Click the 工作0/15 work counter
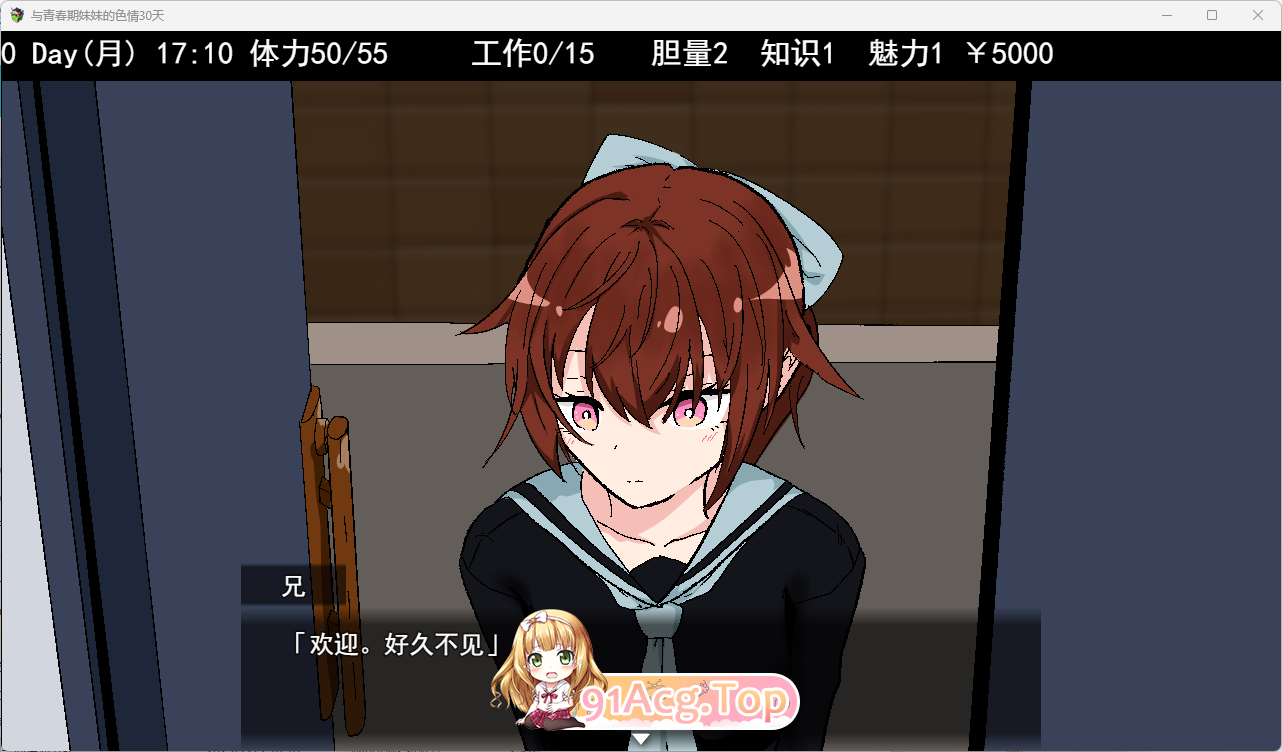 pyautogui.click(x=533, y=54)
